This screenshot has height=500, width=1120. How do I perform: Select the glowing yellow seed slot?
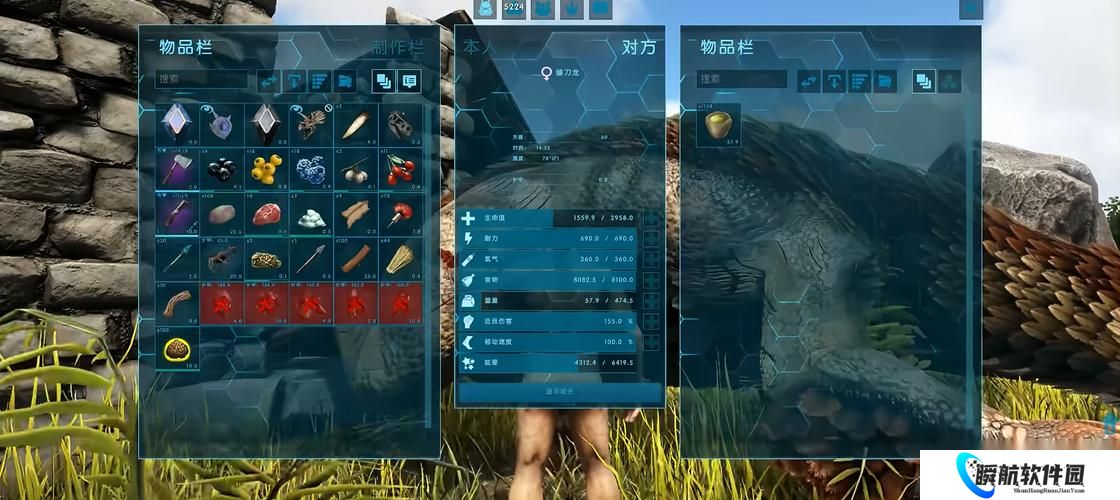point(179,347)
